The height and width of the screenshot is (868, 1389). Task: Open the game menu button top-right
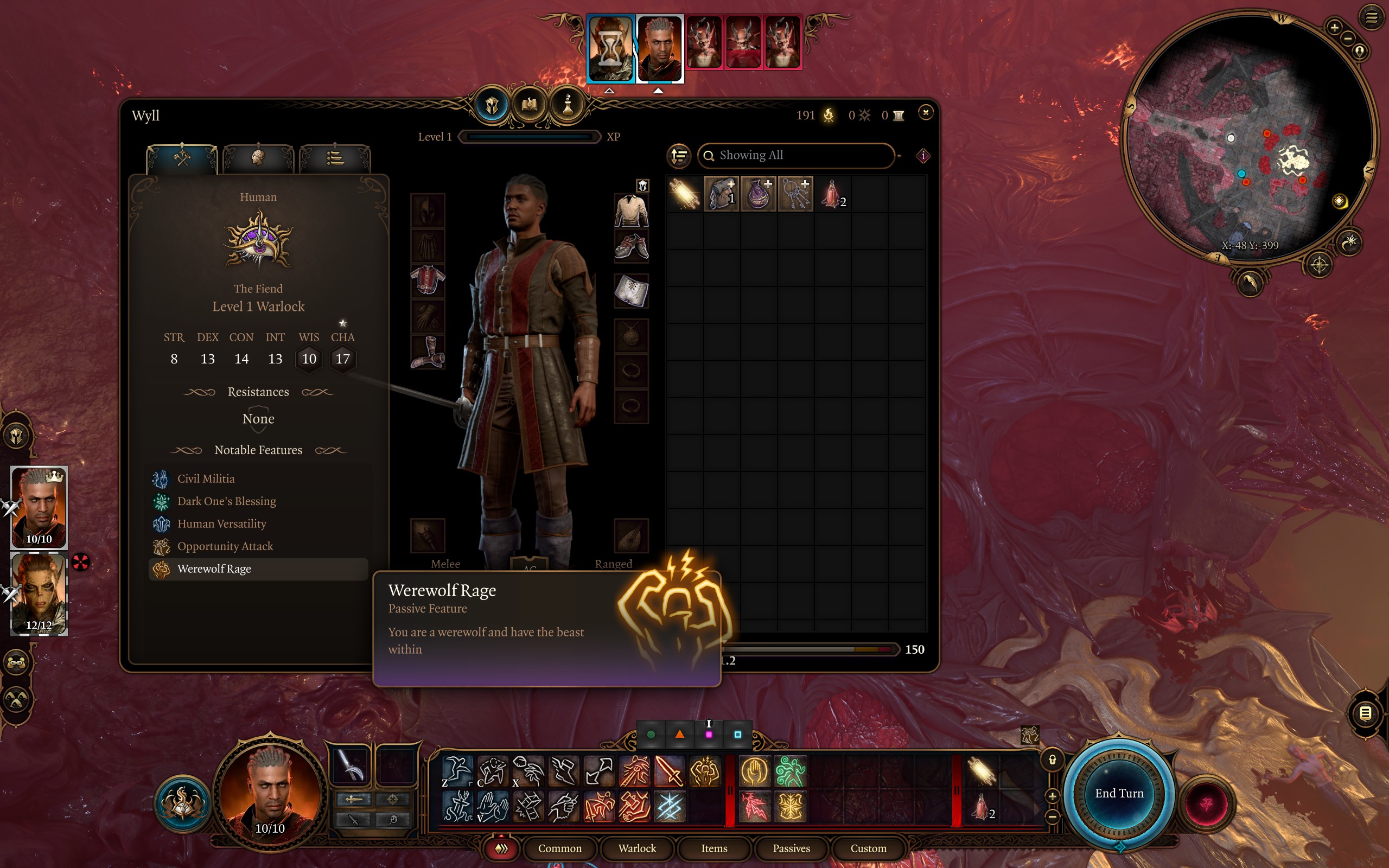click(x=1371, y=18)
